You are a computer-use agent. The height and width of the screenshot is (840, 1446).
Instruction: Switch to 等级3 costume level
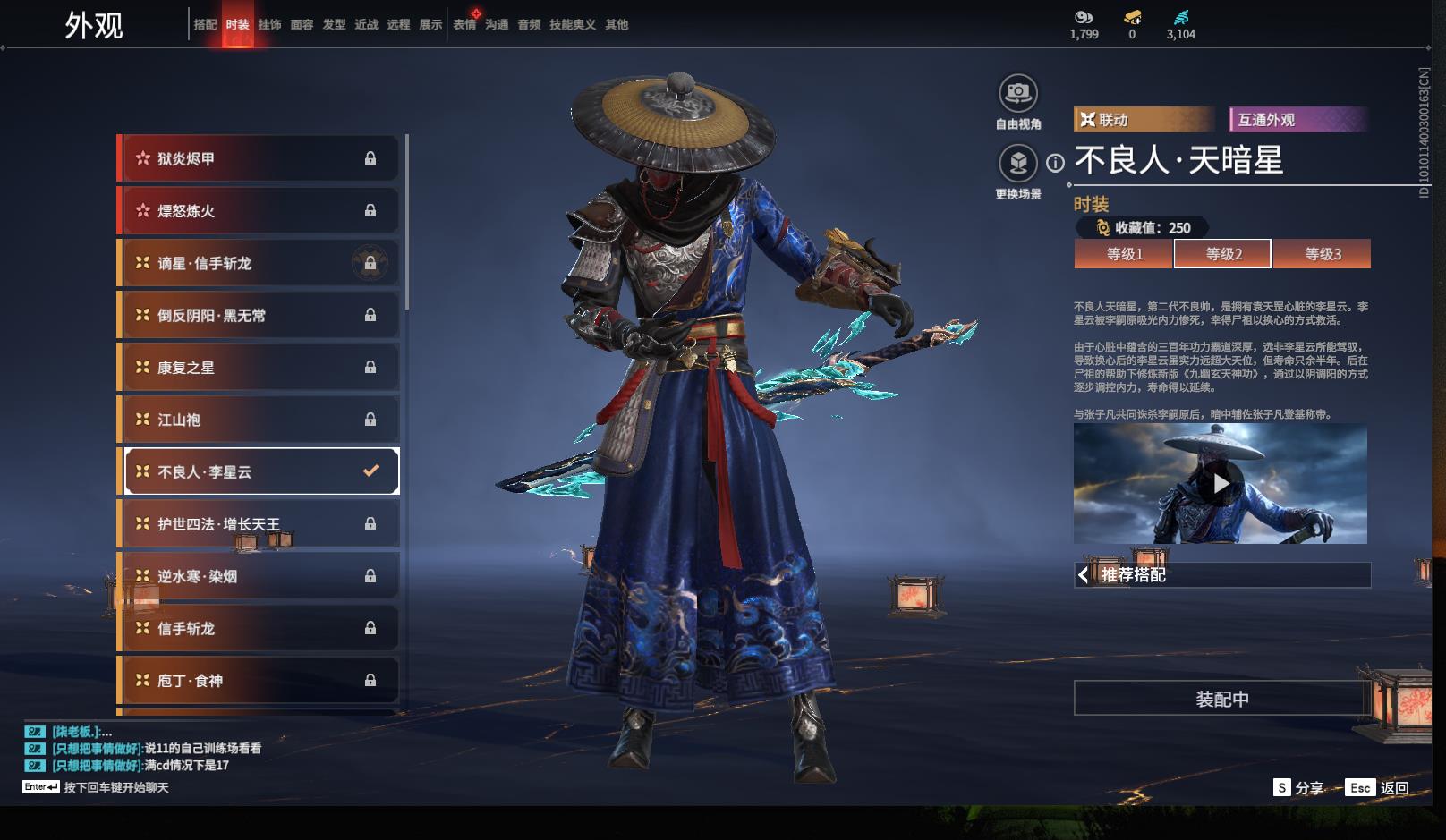[1323, 254]
